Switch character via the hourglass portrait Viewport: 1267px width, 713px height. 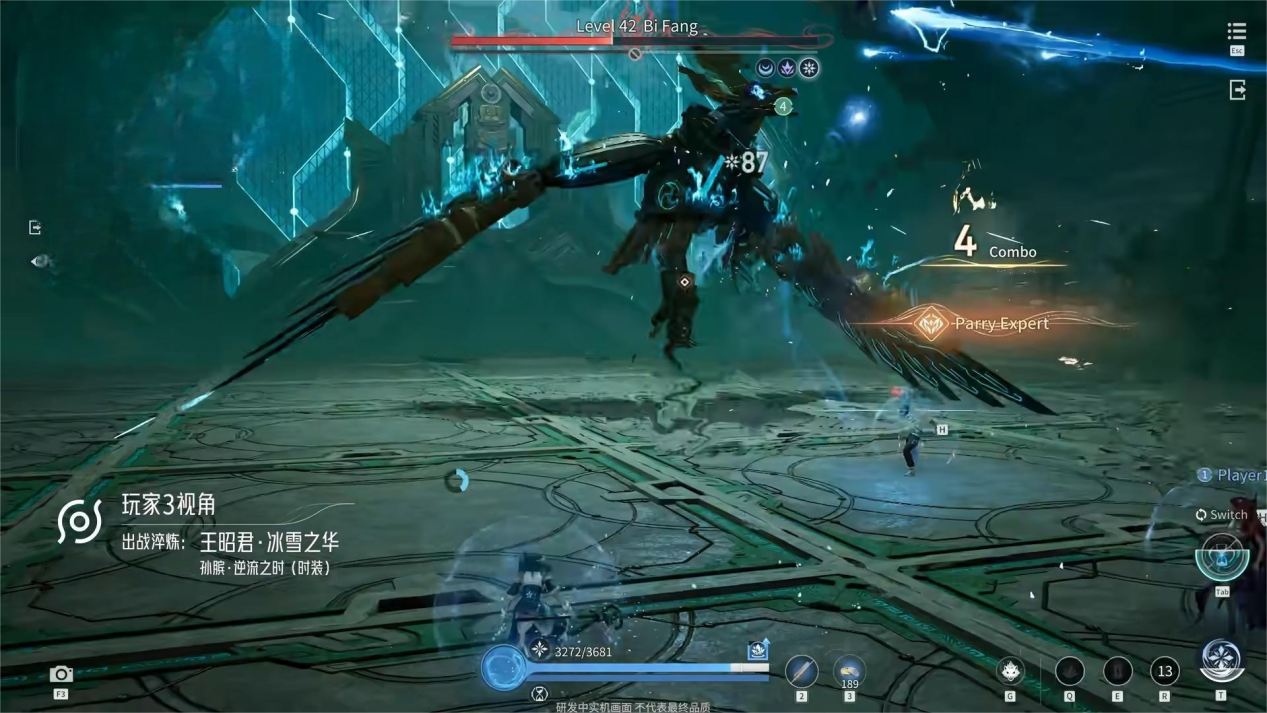coord(1221,556)
